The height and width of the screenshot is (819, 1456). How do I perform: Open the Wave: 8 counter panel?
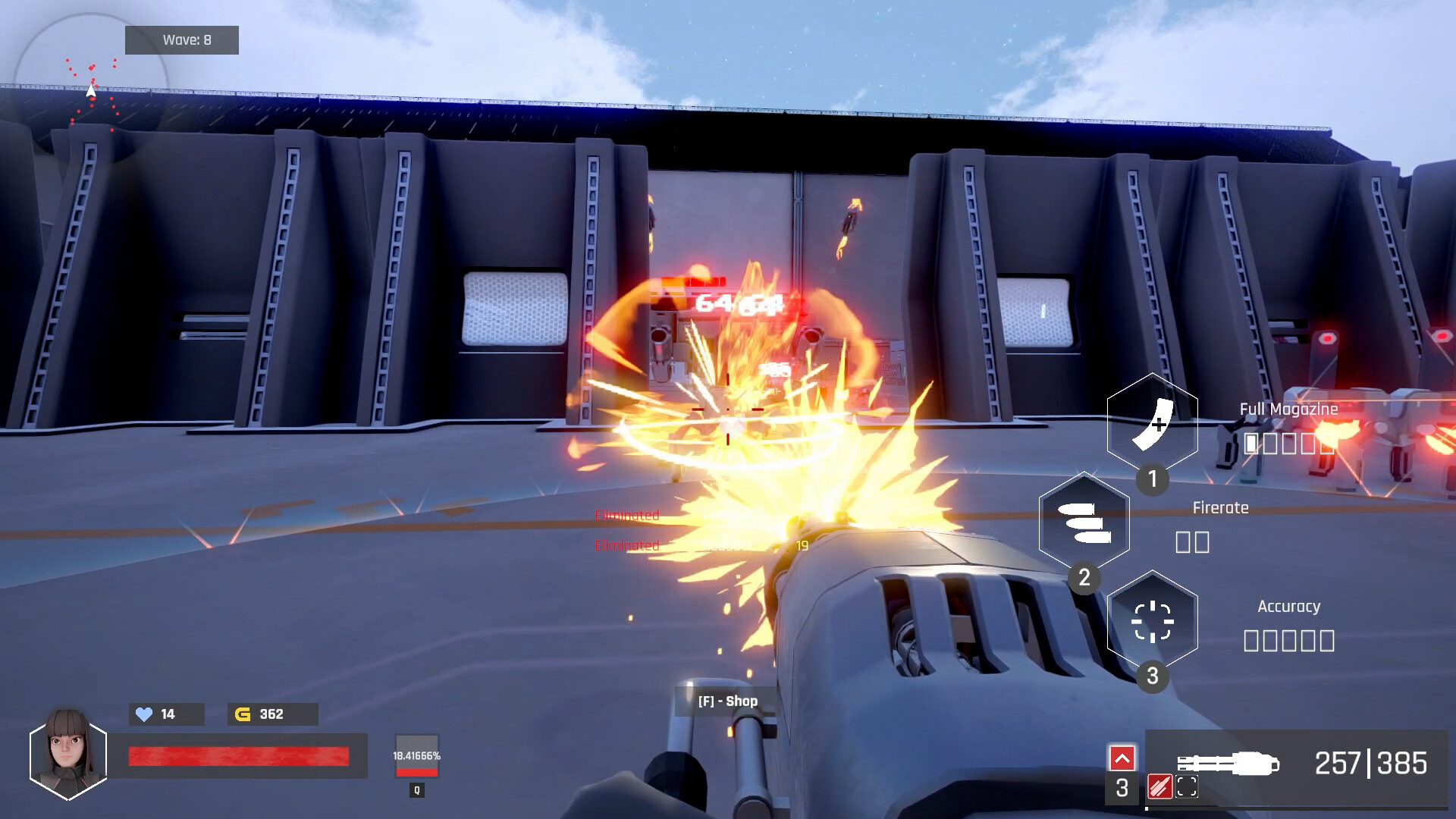pos(182,39)
